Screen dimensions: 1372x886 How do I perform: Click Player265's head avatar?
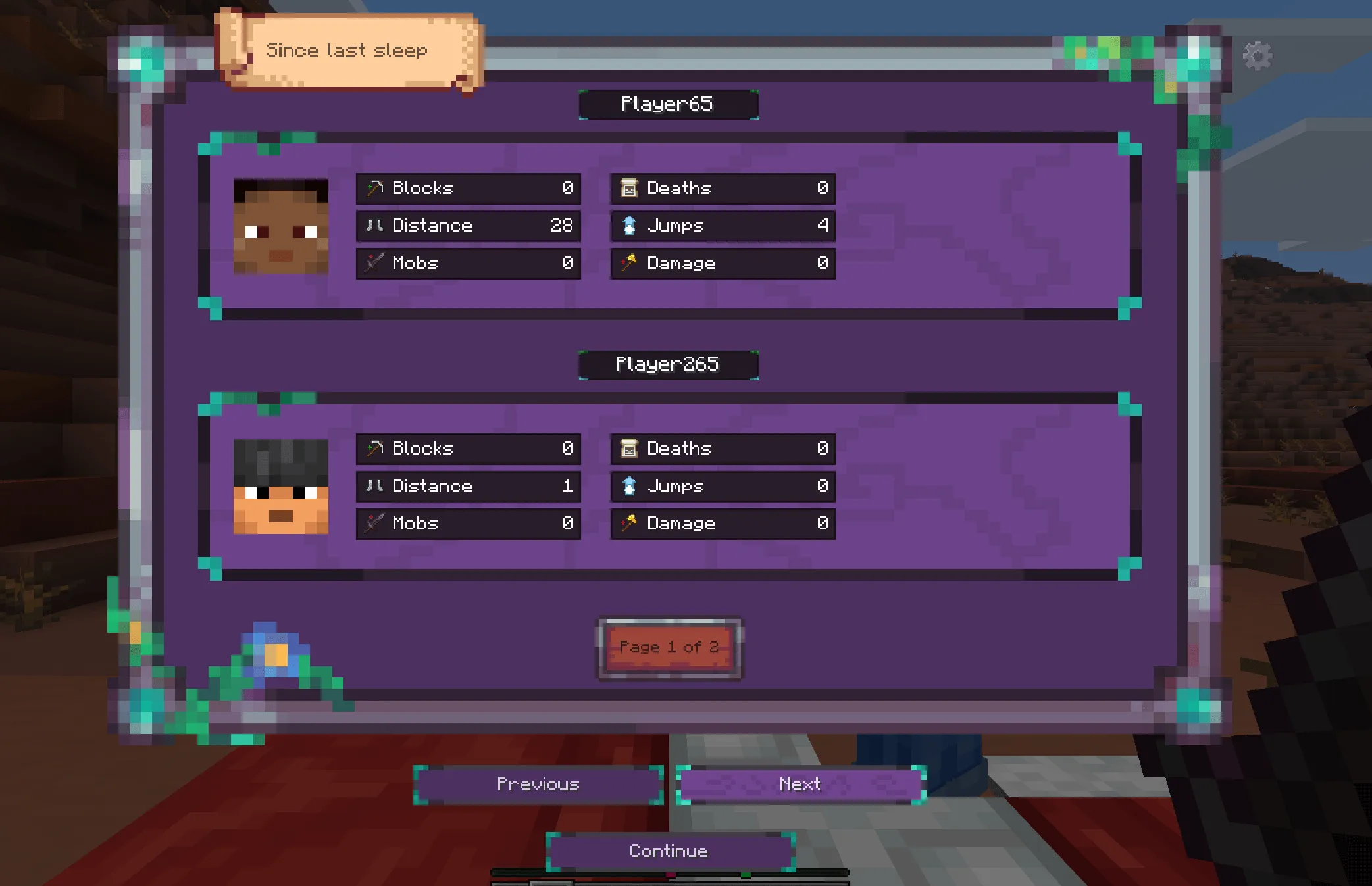click(x=282, y=486)
